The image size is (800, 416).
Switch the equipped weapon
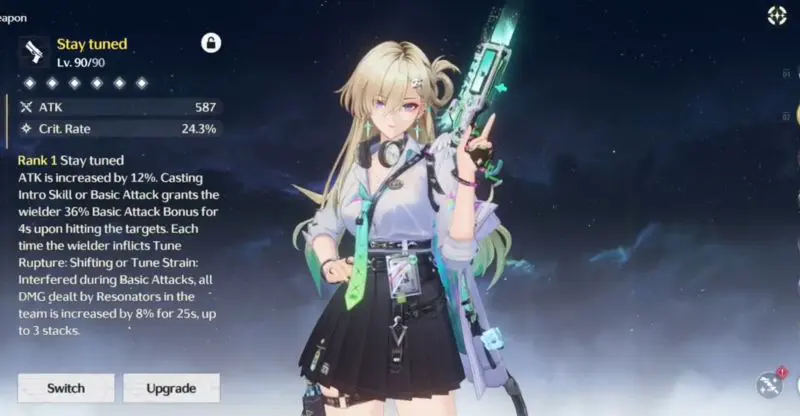(66, 388)
